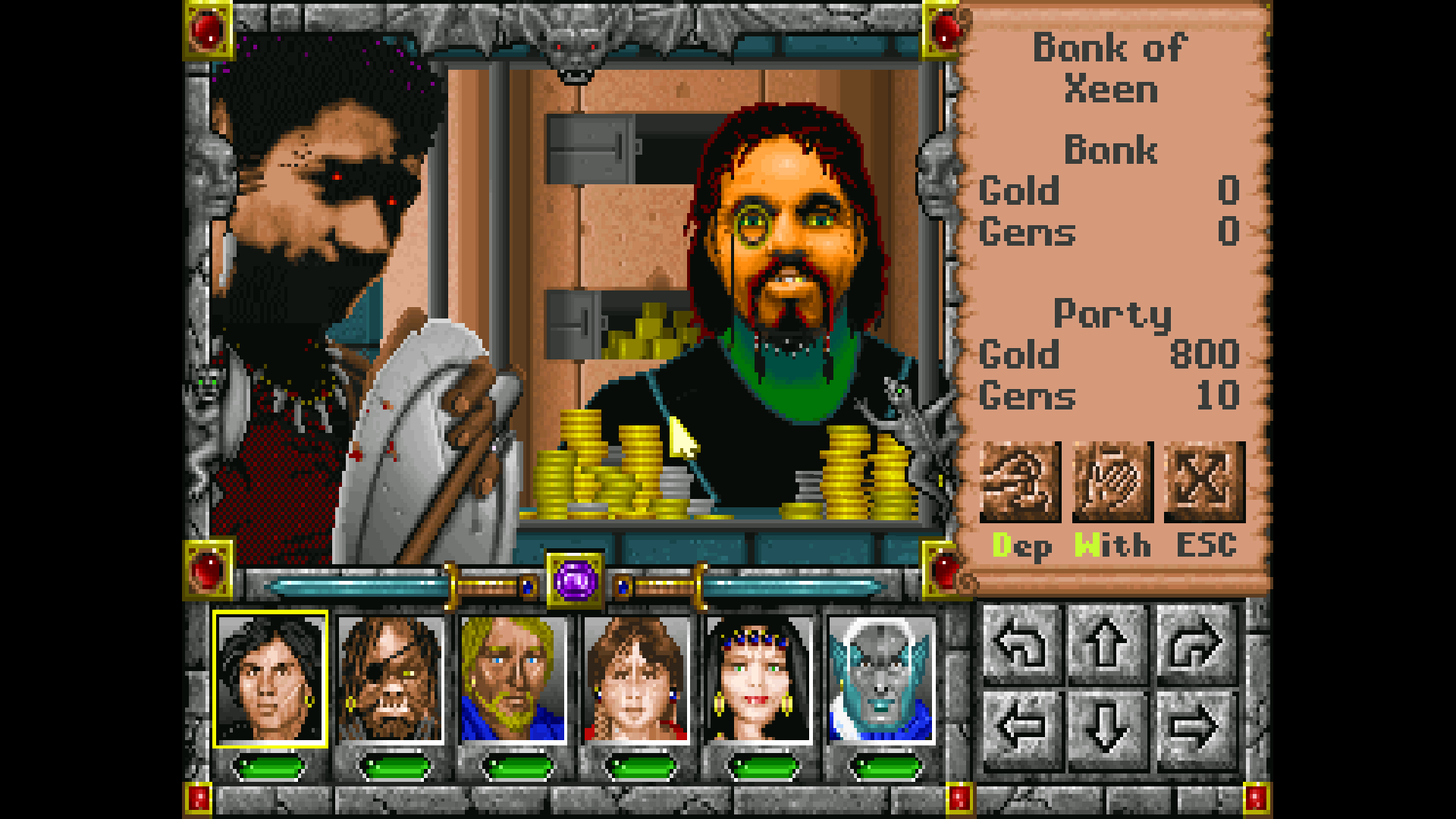Select the crowned sorceress portrait
The image size is (1456, 819).
tap(757, 679)
